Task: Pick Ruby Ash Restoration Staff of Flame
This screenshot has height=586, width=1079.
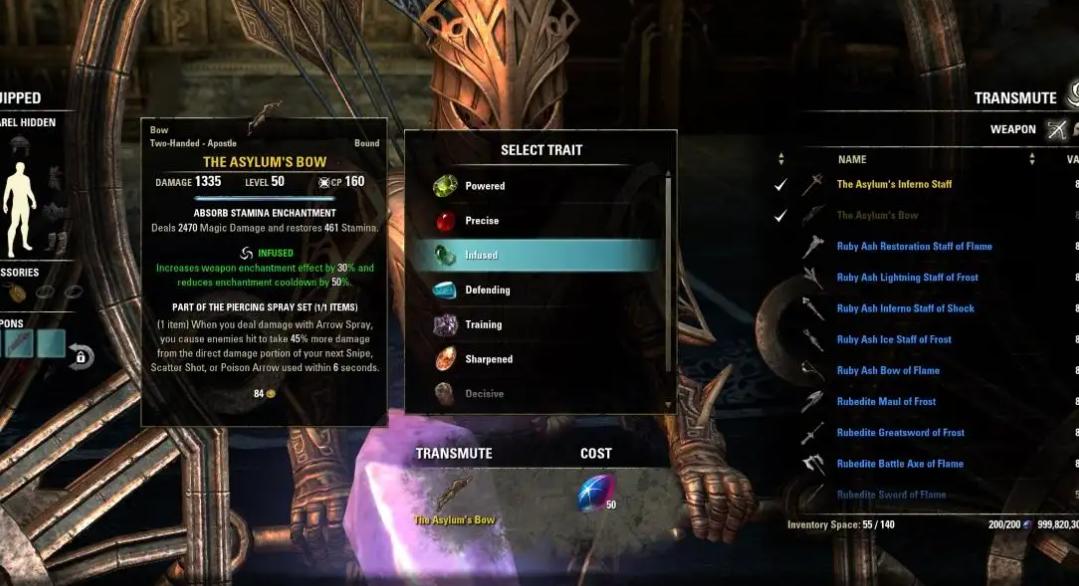Action: (914, 246)
